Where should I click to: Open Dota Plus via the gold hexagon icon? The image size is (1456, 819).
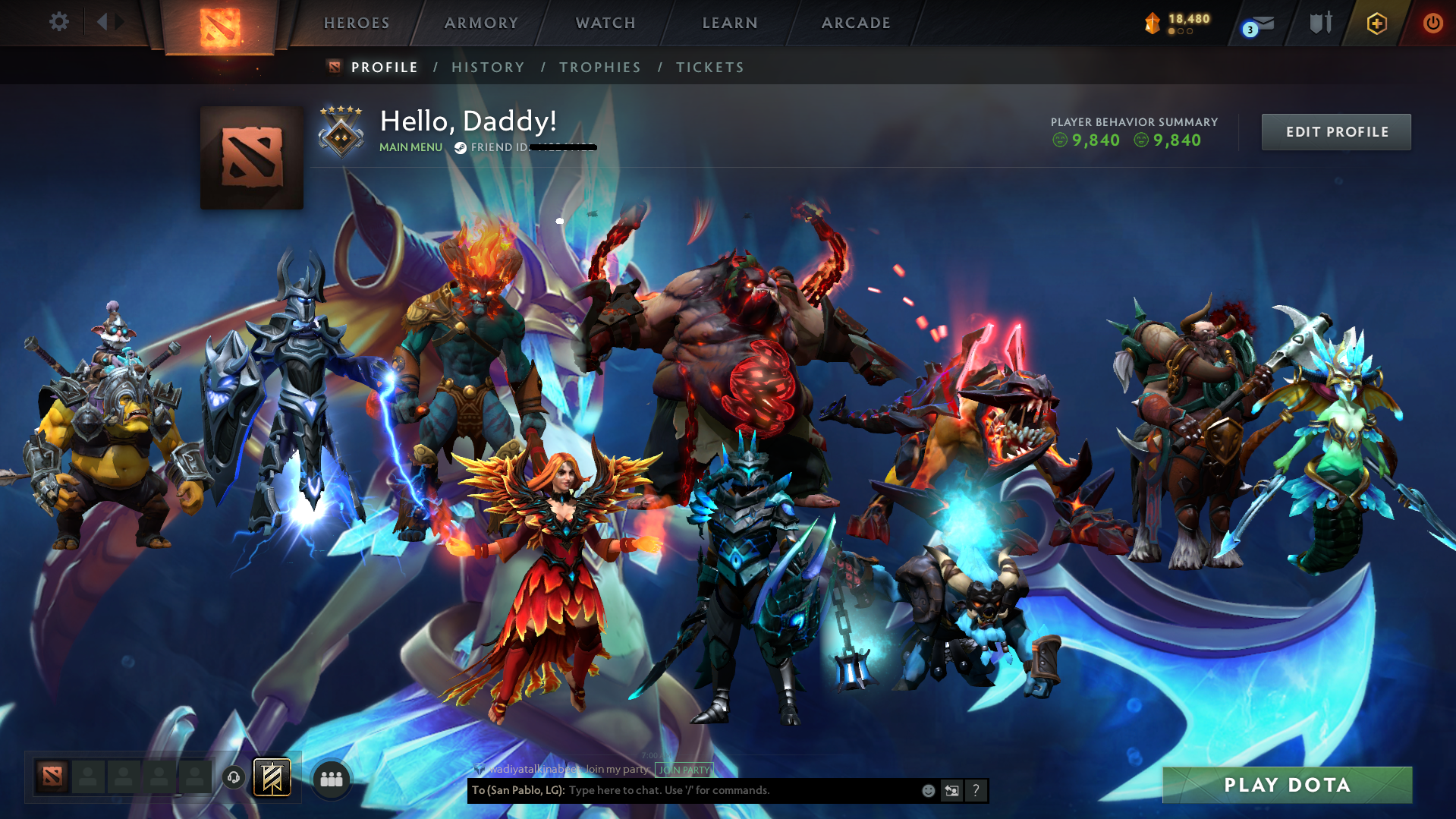[x=1376, y=23]
